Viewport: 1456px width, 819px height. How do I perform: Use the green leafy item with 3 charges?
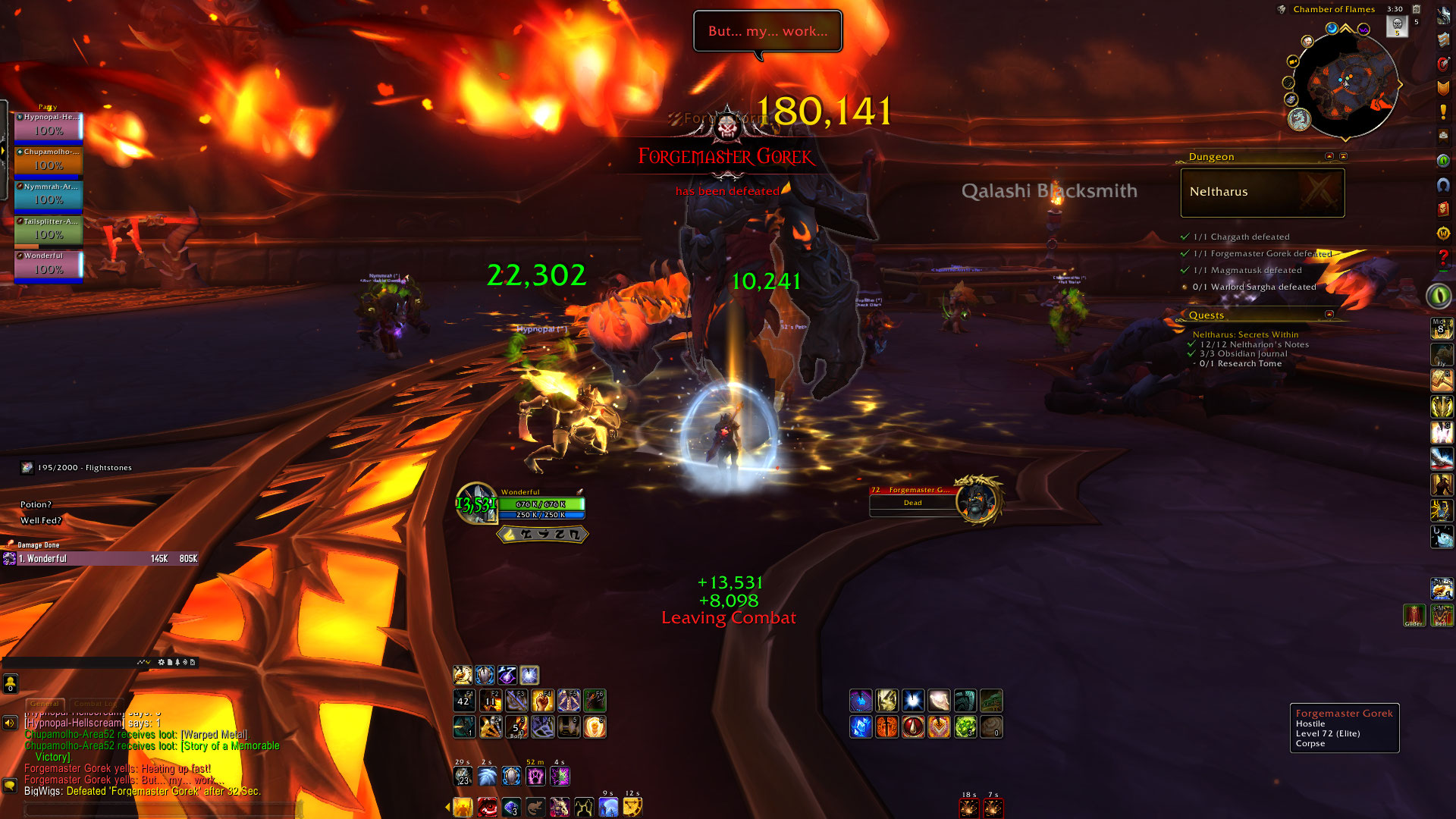tap(965, 727)
